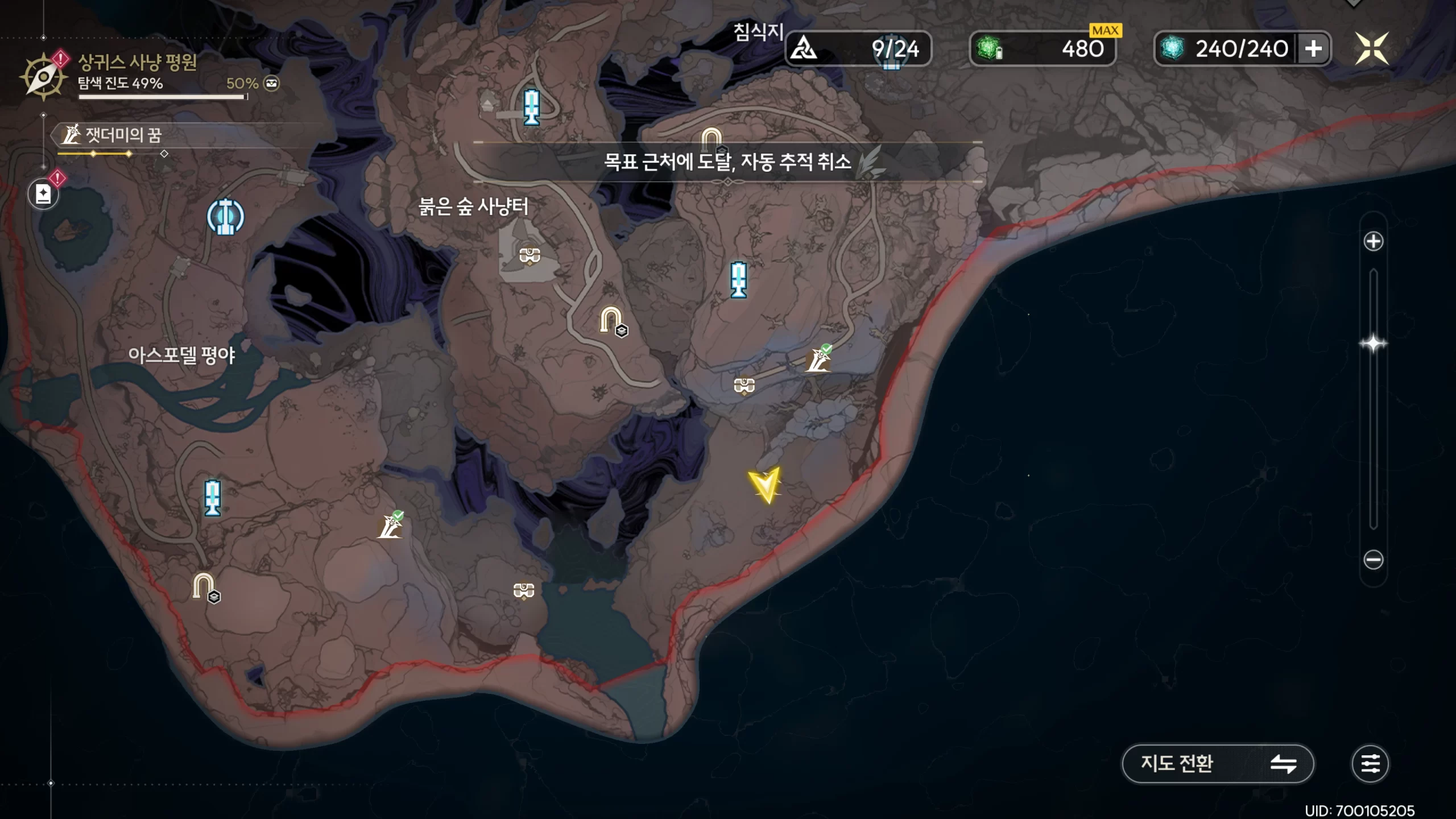
Task: Select the 잿더미의 꿈 mission tracker
Action: [x=123, y=135]
